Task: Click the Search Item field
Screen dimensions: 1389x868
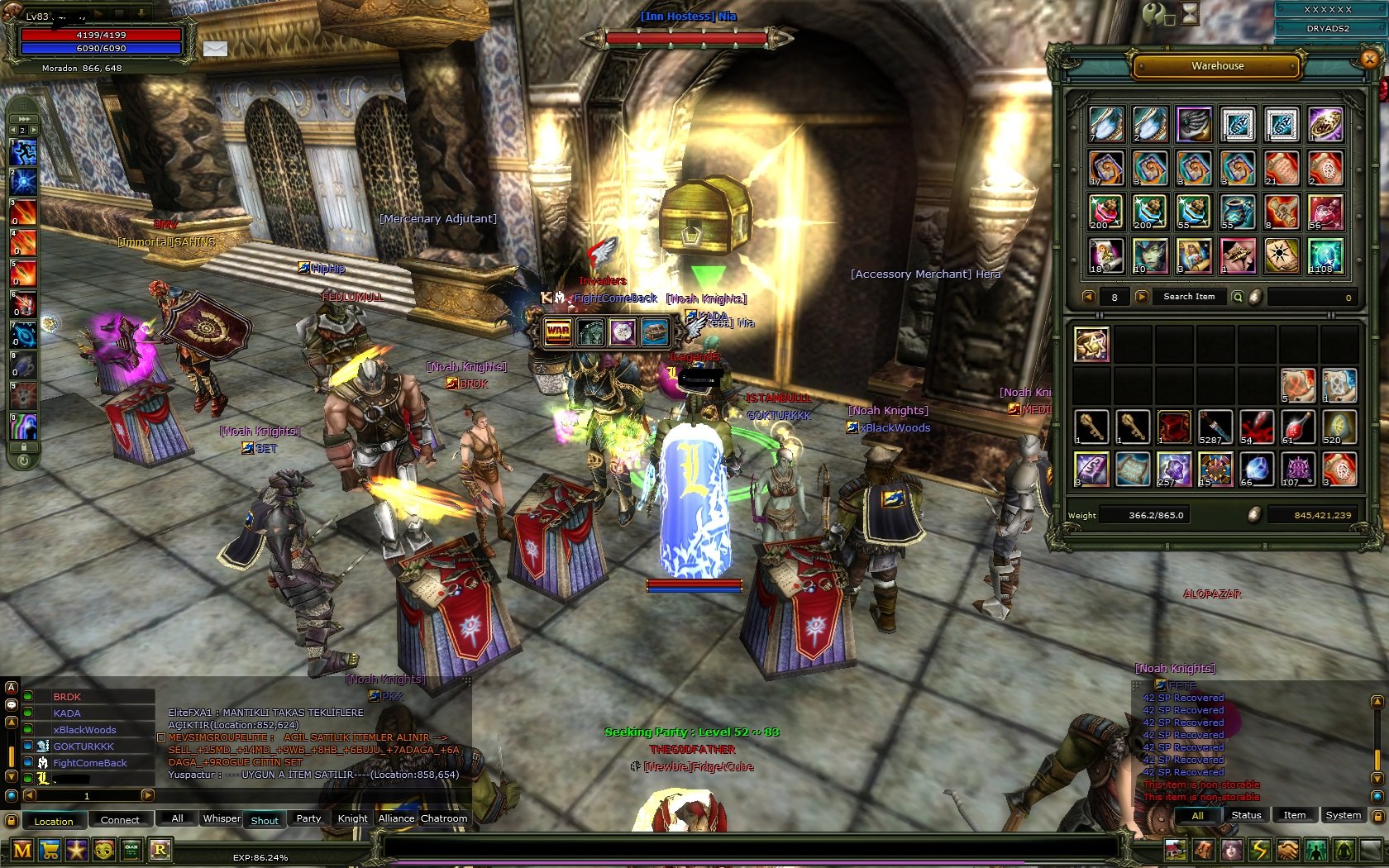Action: click(x=1189, y=297)
